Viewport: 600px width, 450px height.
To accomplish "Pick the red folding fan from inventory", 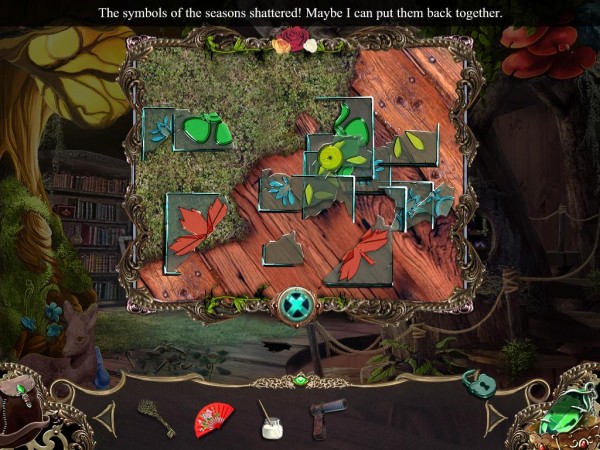I will [213, 419].
